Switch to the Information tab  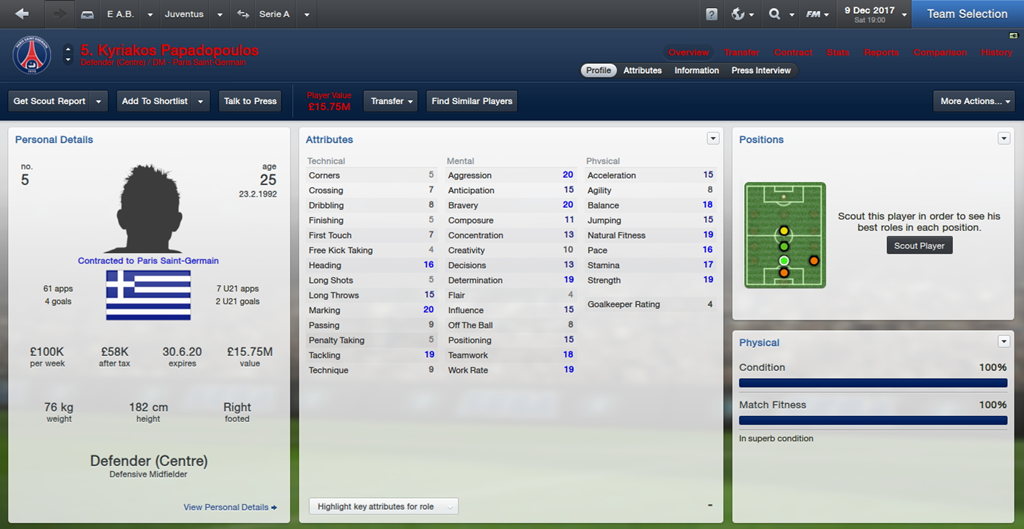click(696, 71)
